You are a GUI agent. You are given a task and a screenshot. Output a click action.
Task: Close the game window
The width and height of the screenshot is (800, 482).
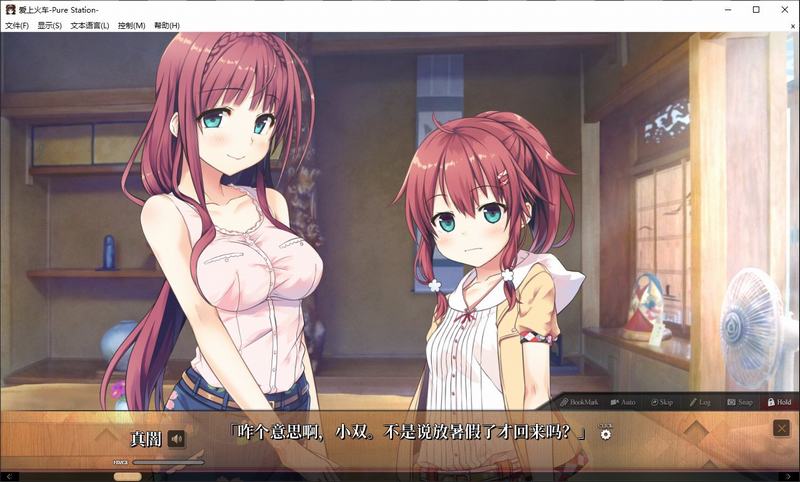click(x=784, y=9)
